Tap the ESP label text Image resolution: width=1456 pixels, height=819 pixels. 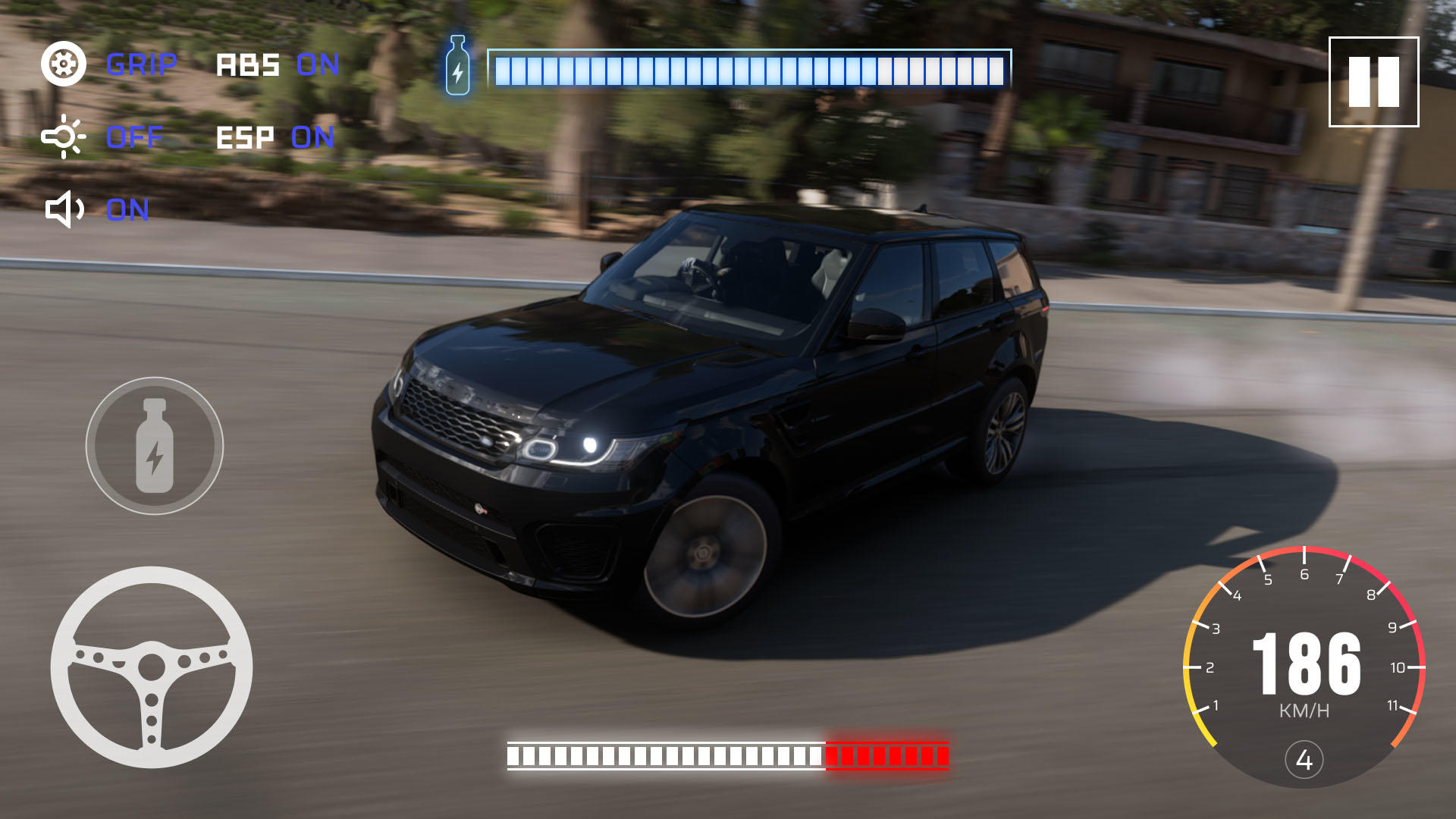(x=244, y=138)
